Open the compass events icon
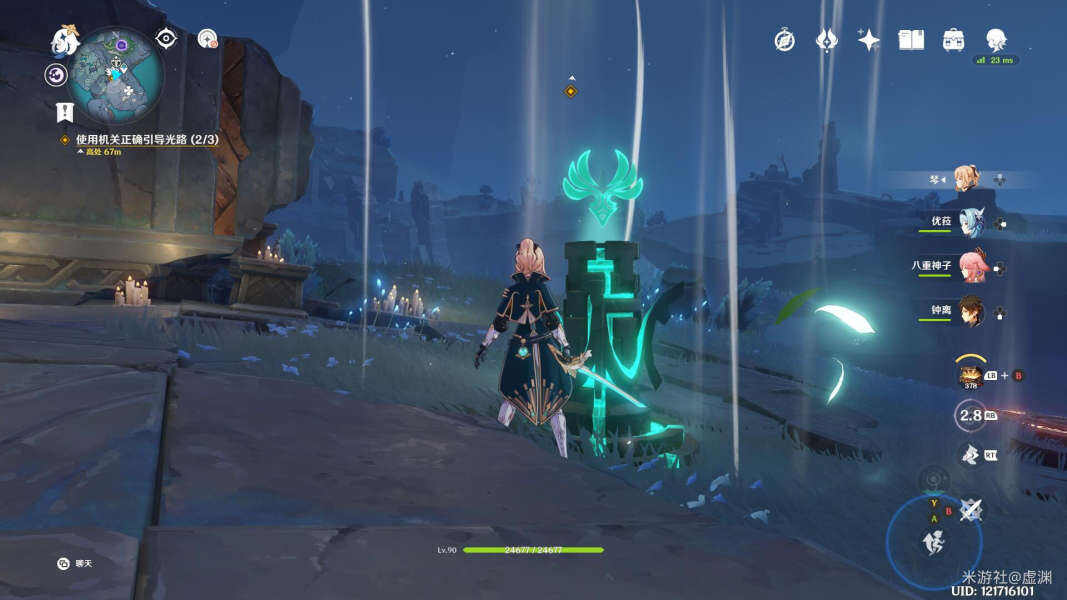This screenshot has height=600, width=1067. tap(785, 40)
